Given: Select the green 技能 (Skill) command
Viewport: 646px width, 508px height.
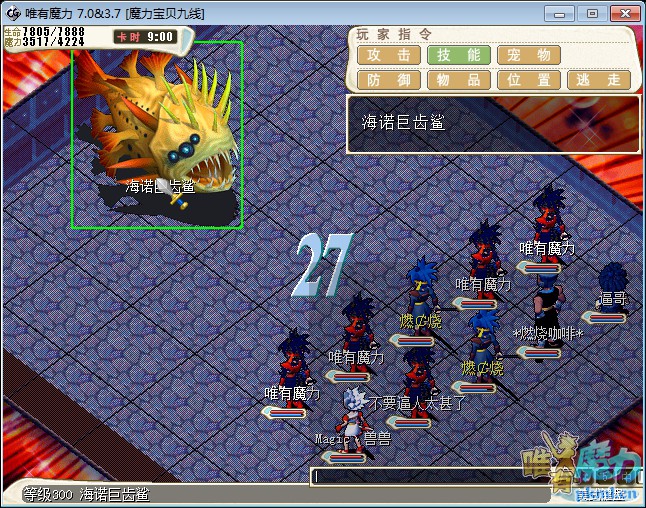Looking at the screenshot, I should pos(459,55).
